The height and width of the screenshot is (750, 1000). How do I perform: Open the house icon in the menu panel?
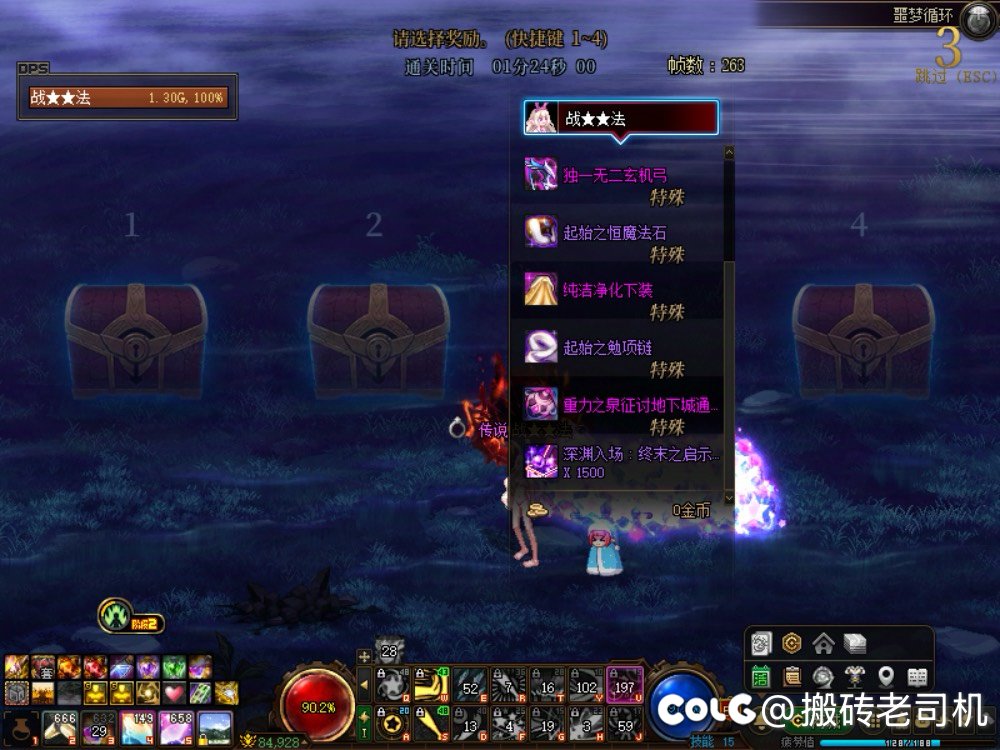(823, 643)
